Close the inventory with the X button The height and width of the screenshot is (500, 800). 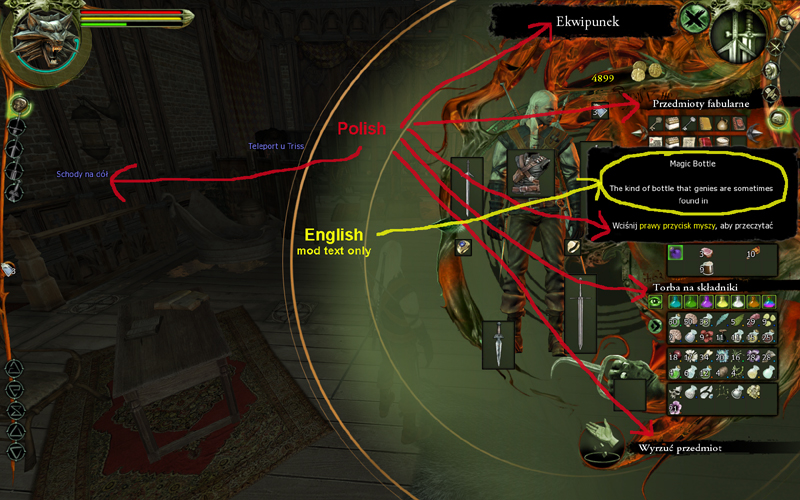click(694, 18)
